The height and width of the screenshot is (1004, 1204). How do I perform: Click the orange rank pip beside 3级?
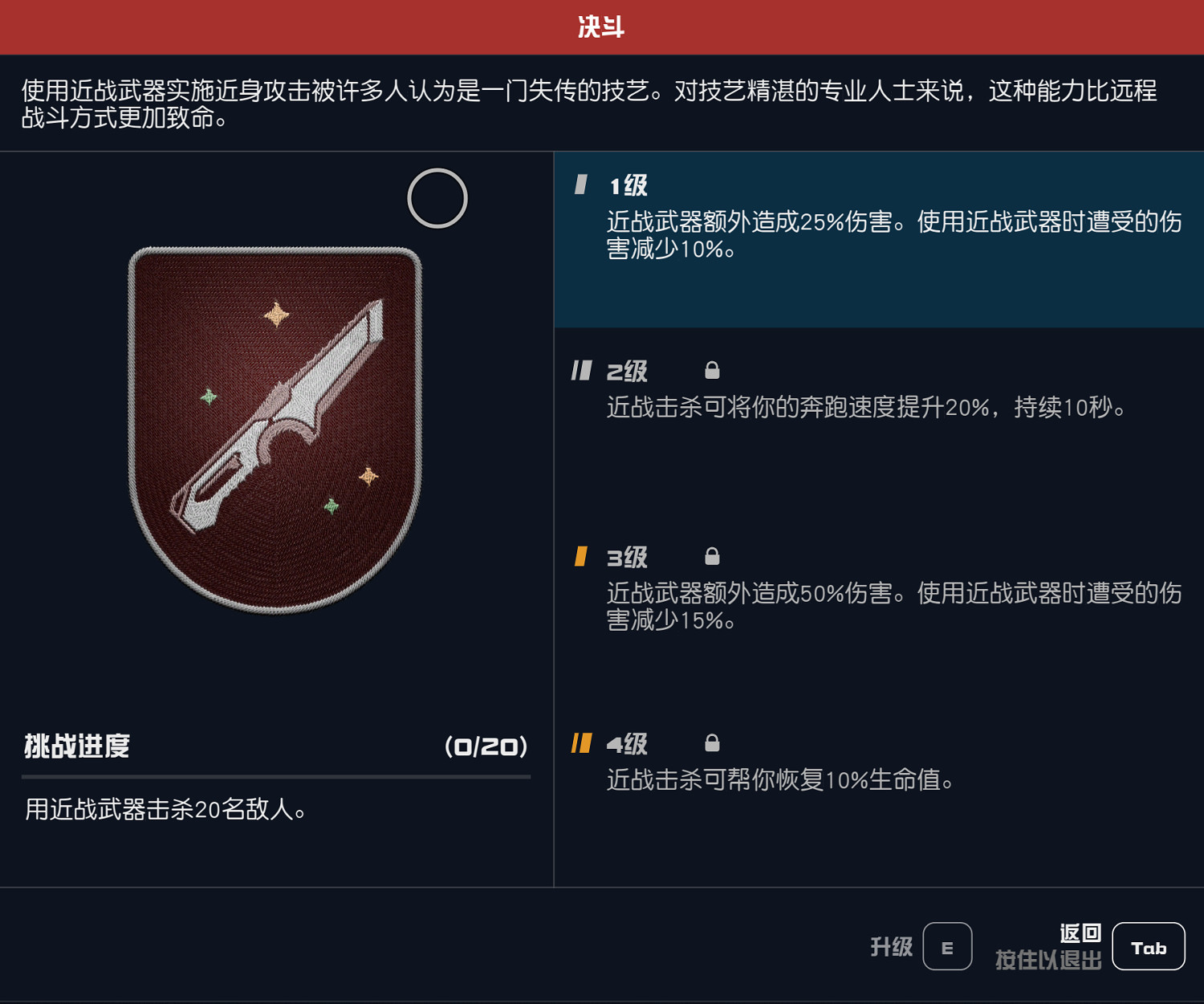(x=580, y=556)
